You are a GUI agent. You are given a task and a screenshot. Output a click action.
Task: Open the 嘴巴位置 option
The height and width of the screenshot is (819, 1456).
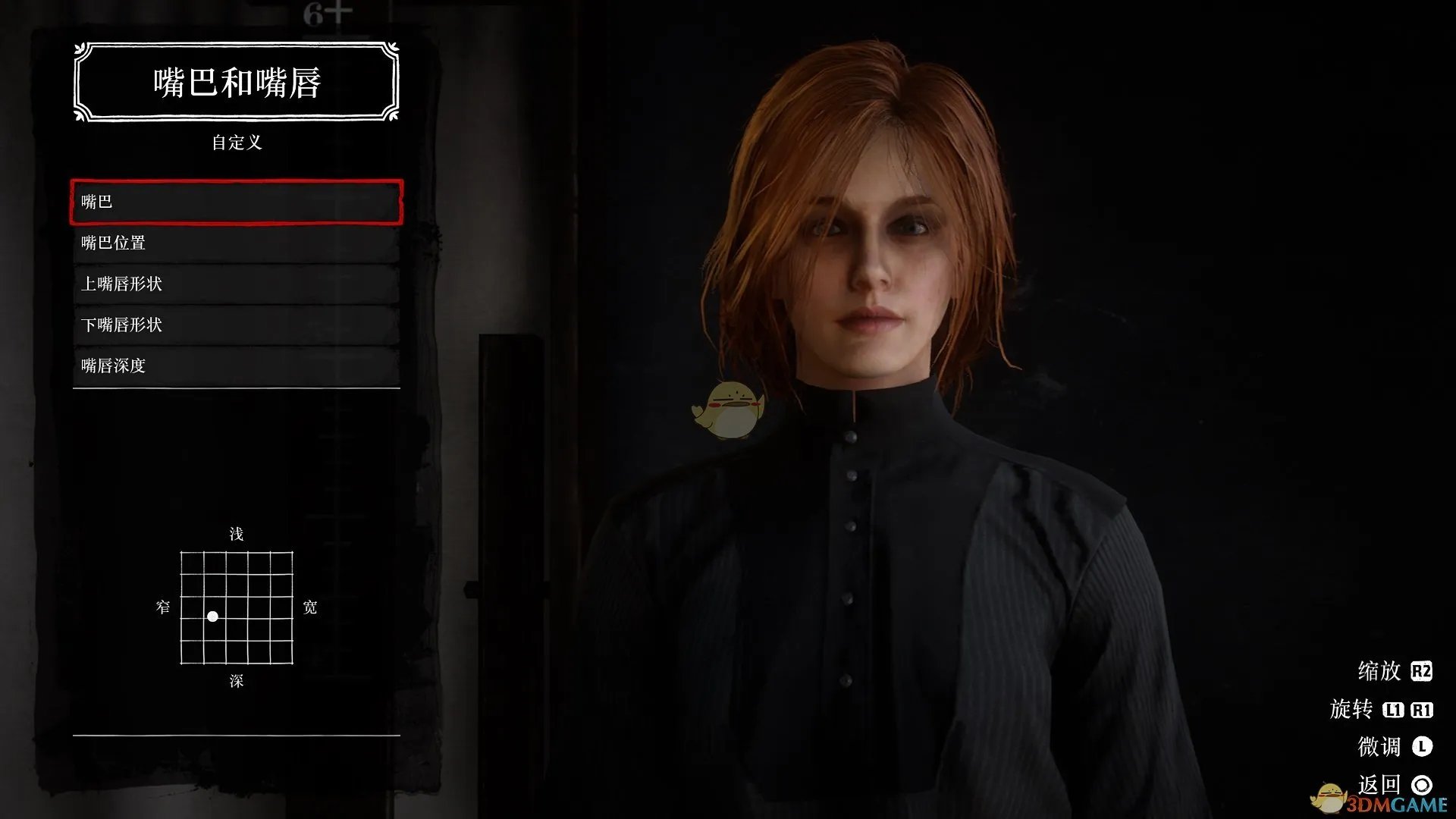(x=236, y=243)
